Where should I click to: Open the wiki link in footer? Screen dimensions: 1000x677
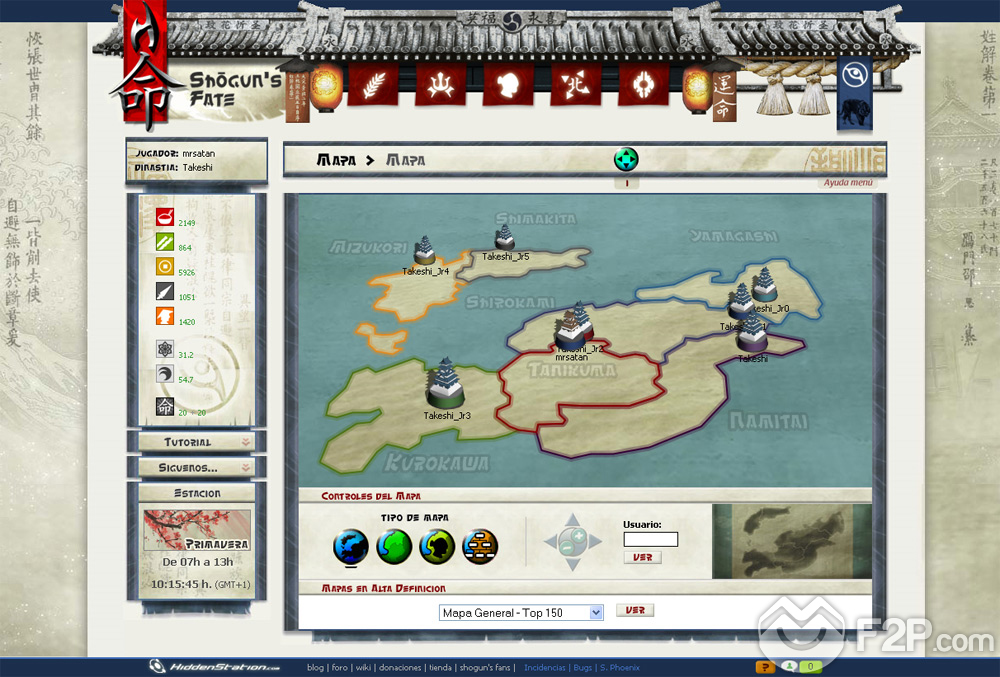coord(364,667)
